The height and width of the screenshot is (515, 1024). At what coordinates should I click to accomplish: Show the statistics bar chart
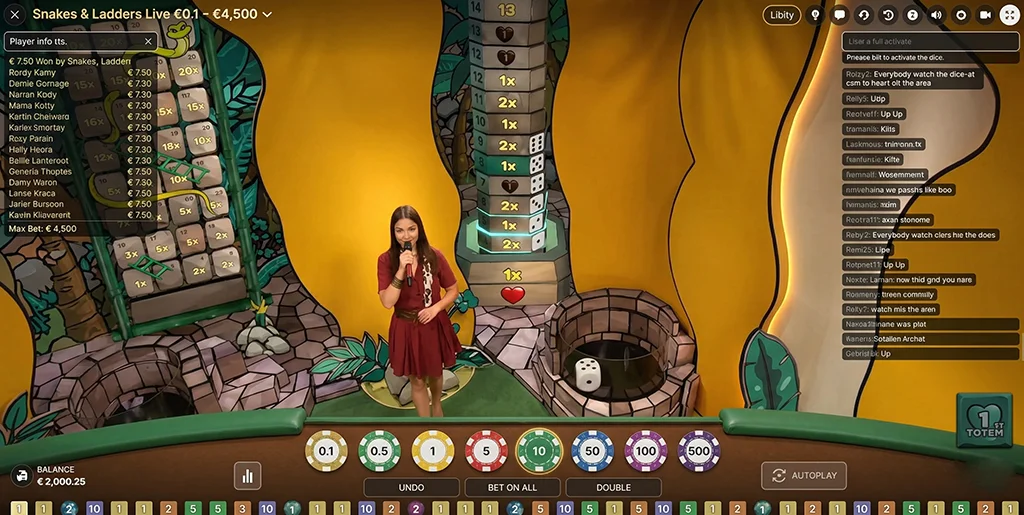247,476
